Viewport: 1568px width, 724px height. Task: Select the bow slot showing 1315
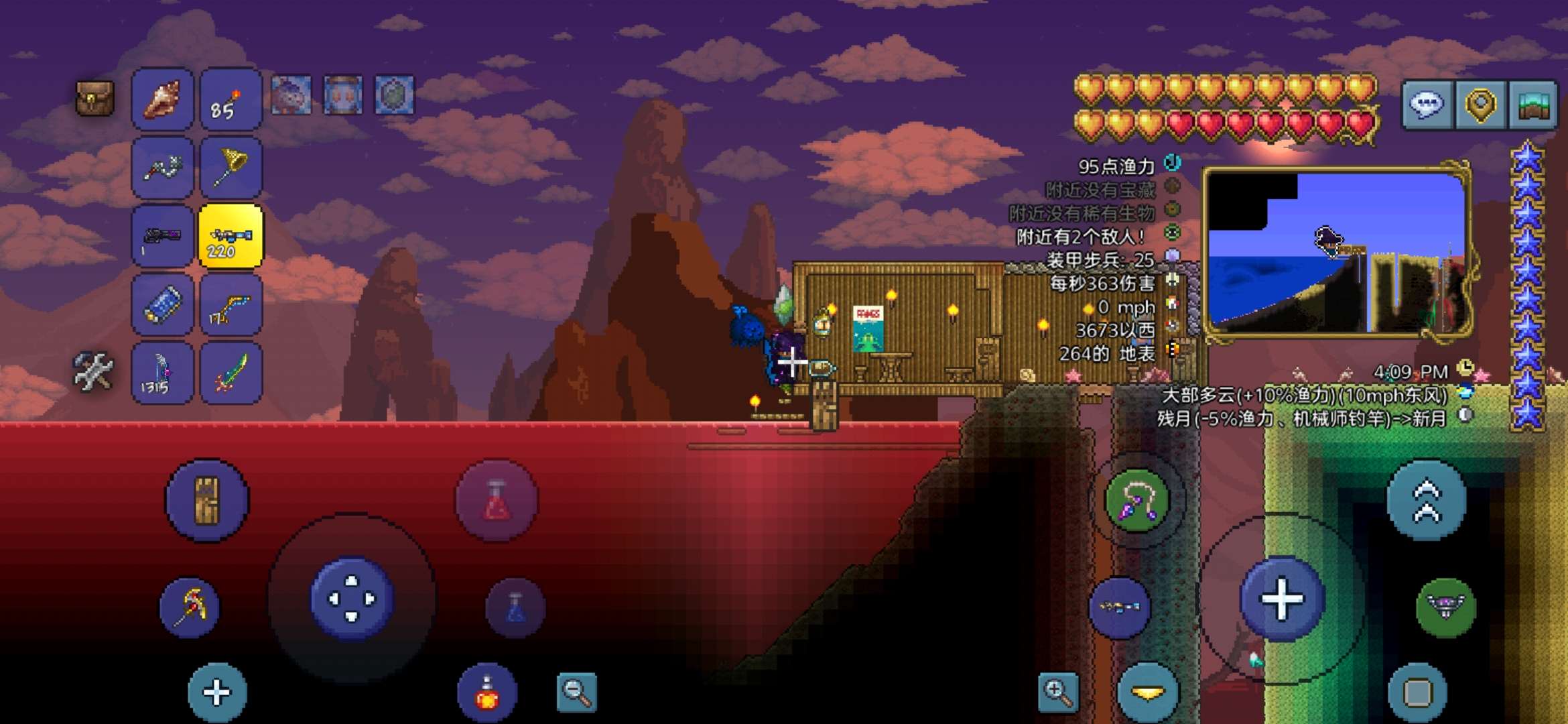(x=163, y=373)
